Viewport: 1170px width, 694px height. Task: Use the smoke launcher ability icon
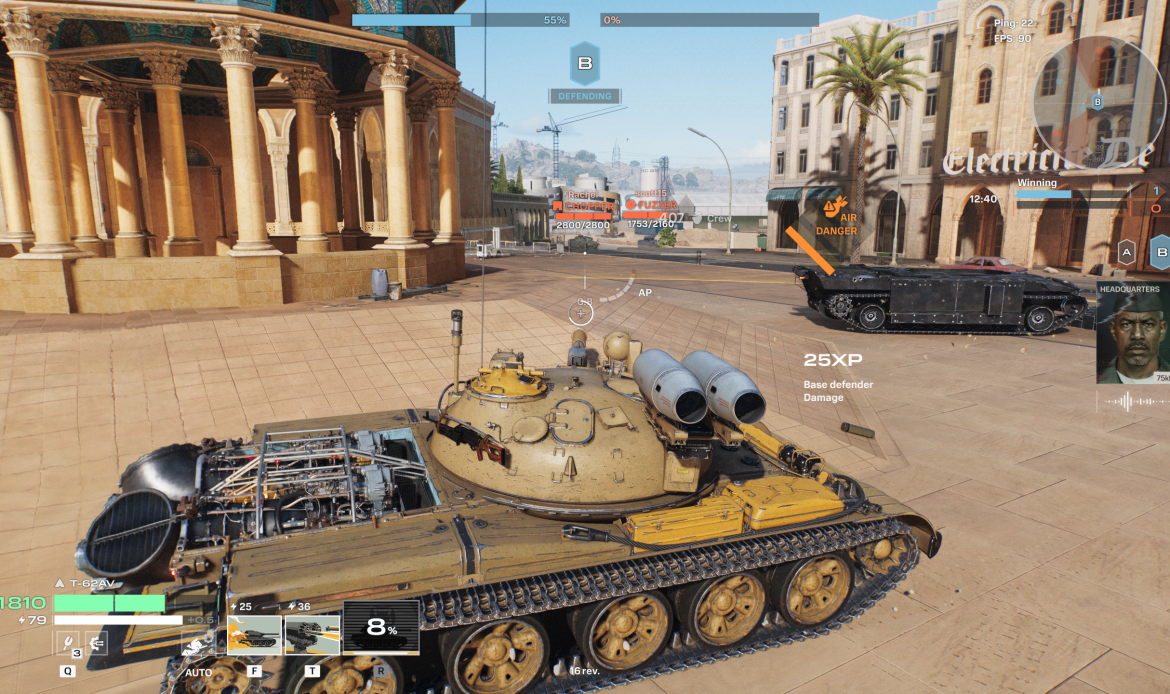coord(312,634)
